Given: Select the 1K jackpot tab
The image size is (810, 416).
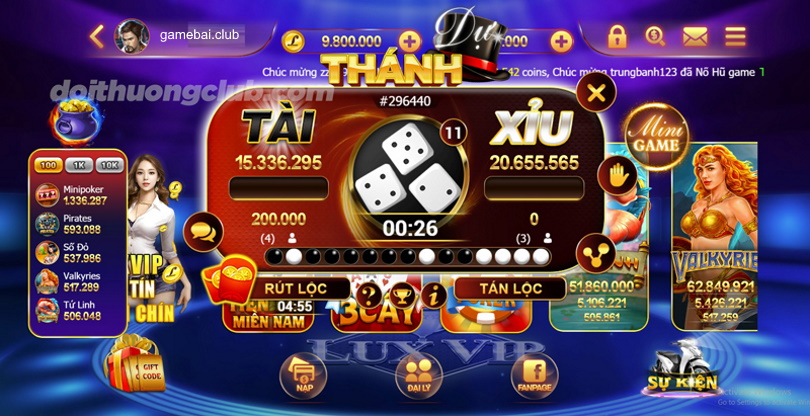Looking at the screenshot, I should coord(79,165).
